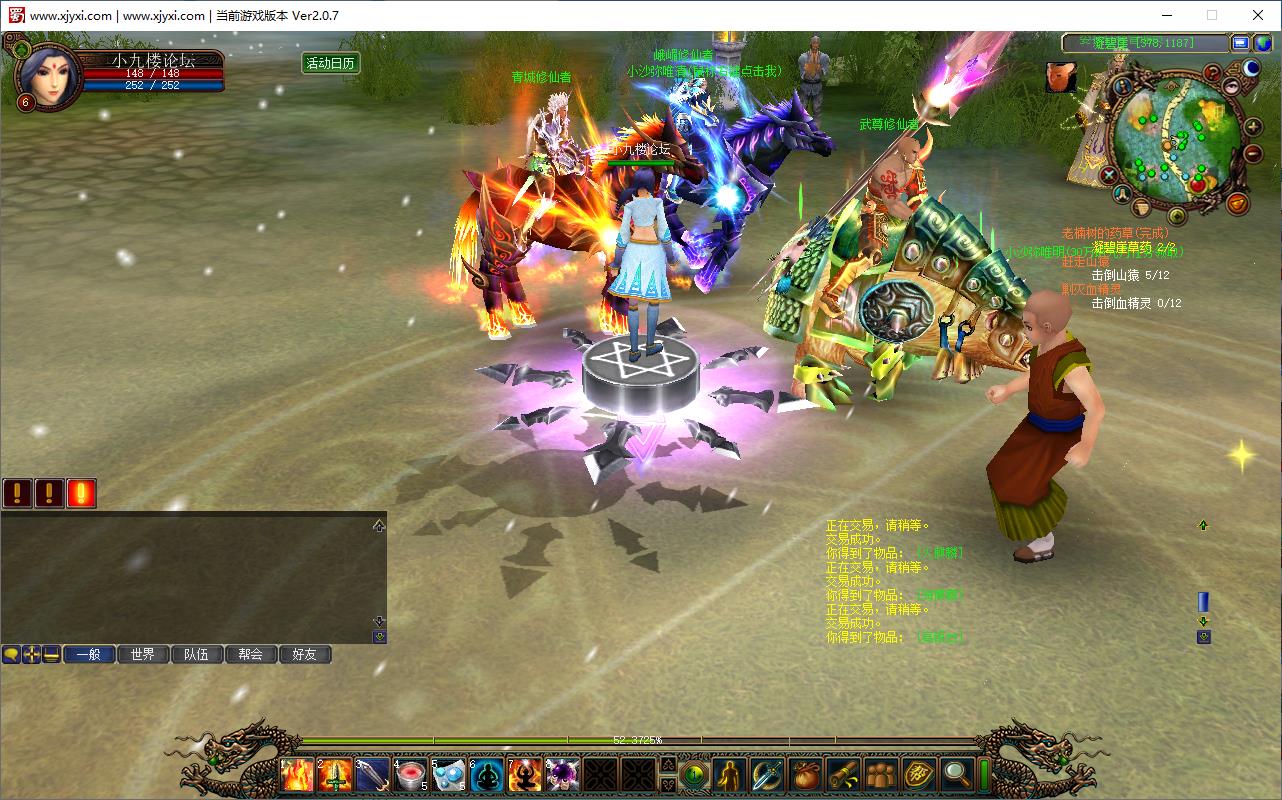Open the team members icon
1282x800 pixels.
pyautogui.click(x=881, y=775)
